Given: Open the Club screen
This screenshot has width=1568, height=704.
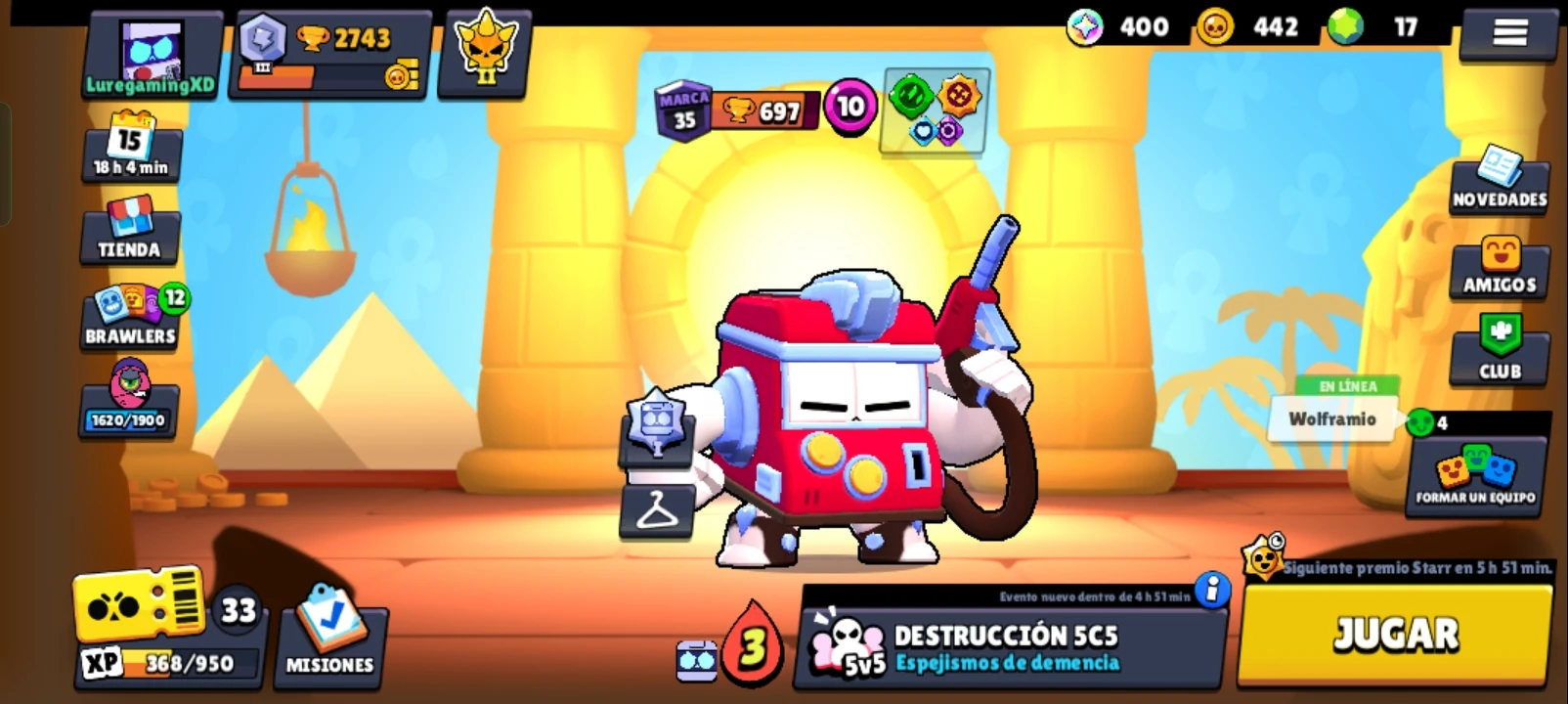Looking at the screenshot, I should [1500, 354].
